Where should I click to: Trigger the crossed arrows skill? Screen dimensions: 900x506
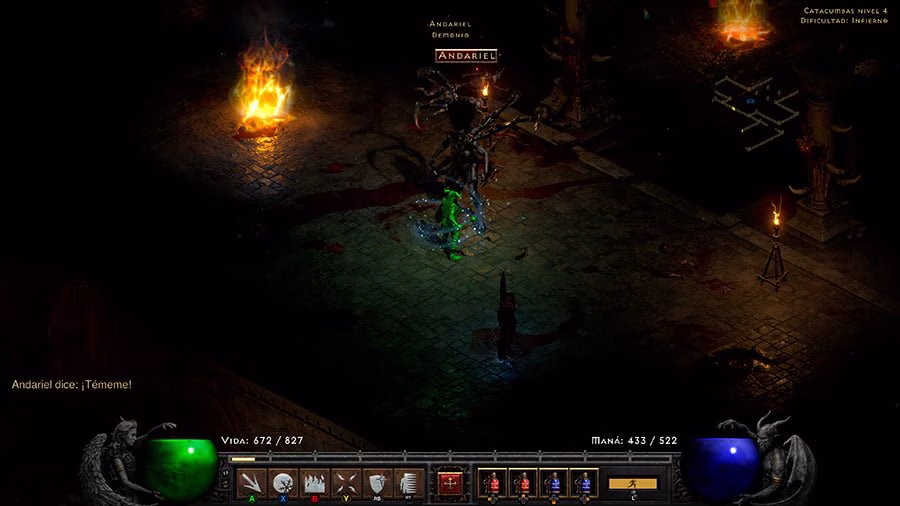pos(346,482)
